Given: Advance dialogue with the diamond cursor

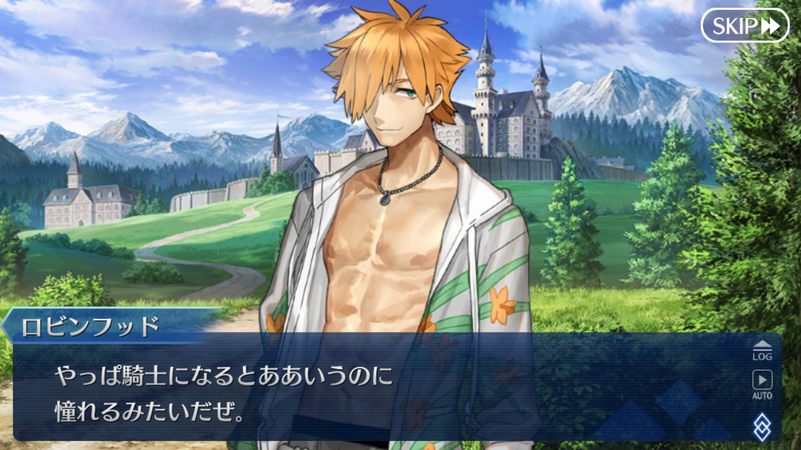Looking at the screenshot, I should coord(762,424).
